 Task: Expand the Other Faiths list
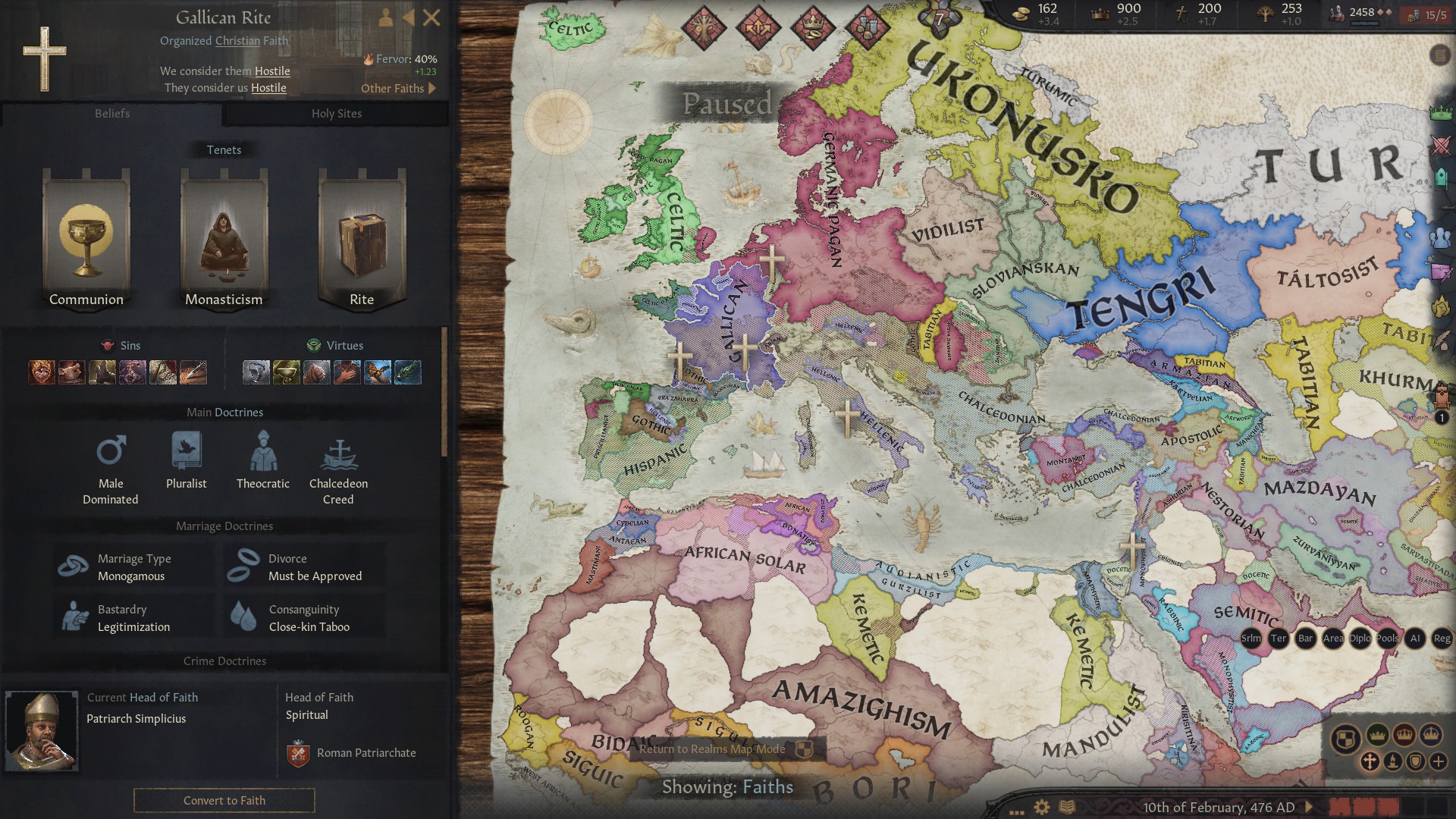click(400, 89)
